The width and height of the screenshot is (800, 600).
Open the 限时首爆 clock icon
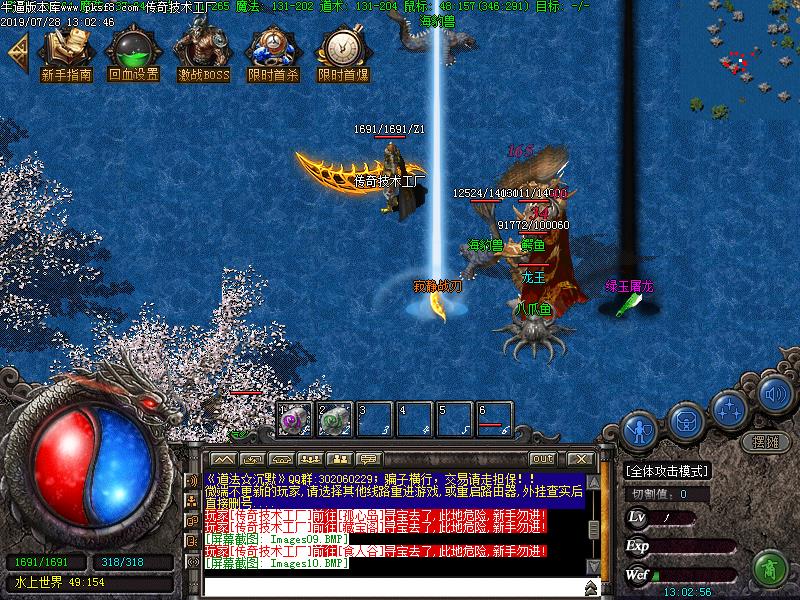[342, 55]
